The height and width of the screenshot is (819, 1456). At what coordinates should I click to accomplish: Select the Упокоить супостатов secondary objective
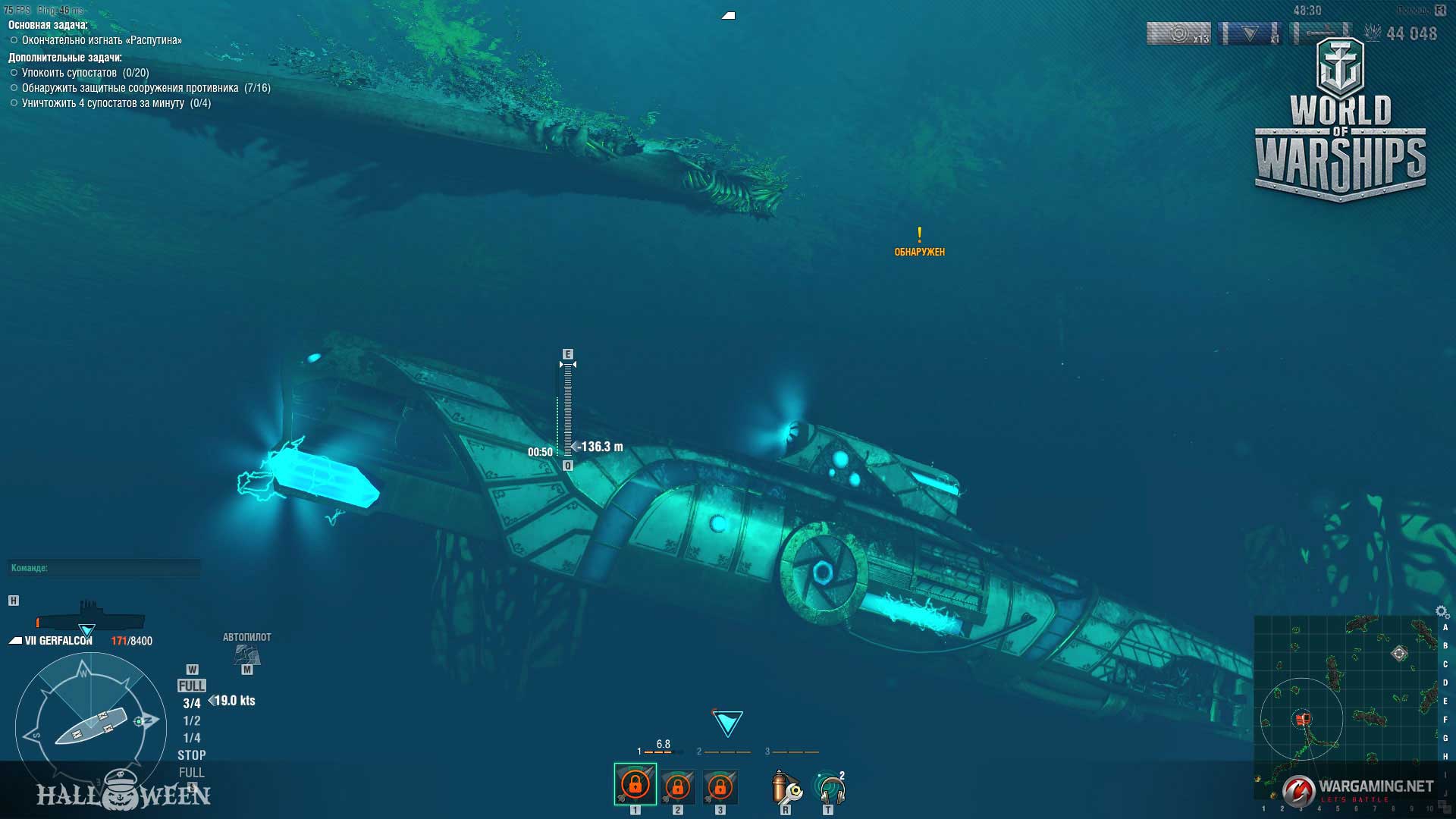point(85,73)
